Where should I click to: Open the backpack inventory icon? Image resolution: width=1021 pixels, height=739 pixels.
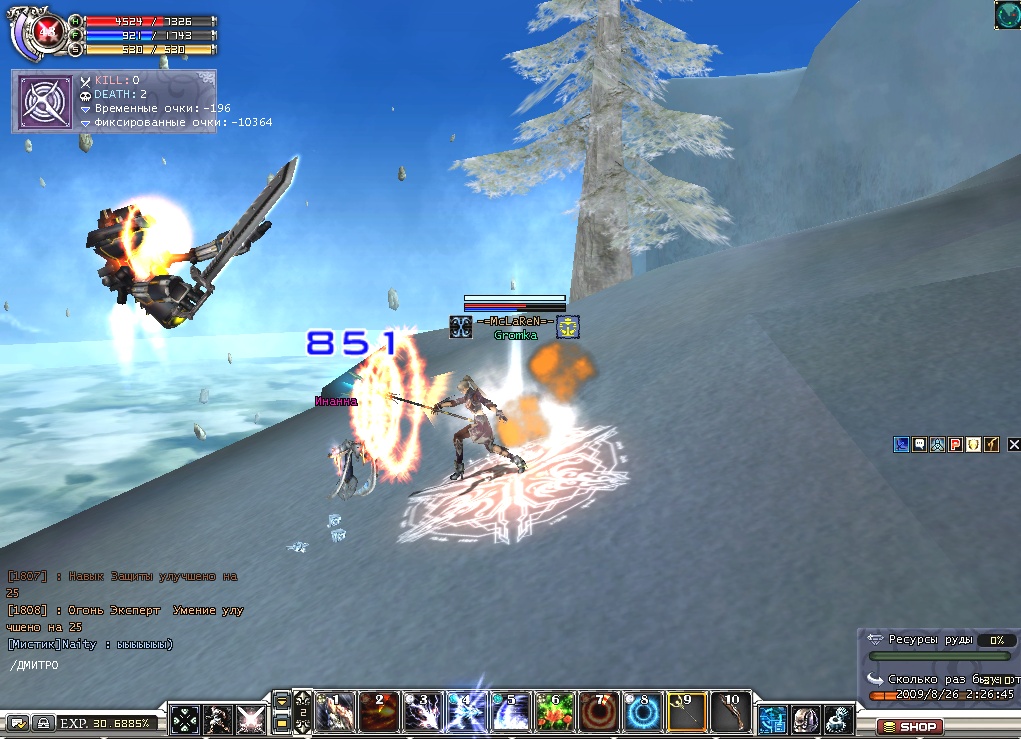coord(806,719)
